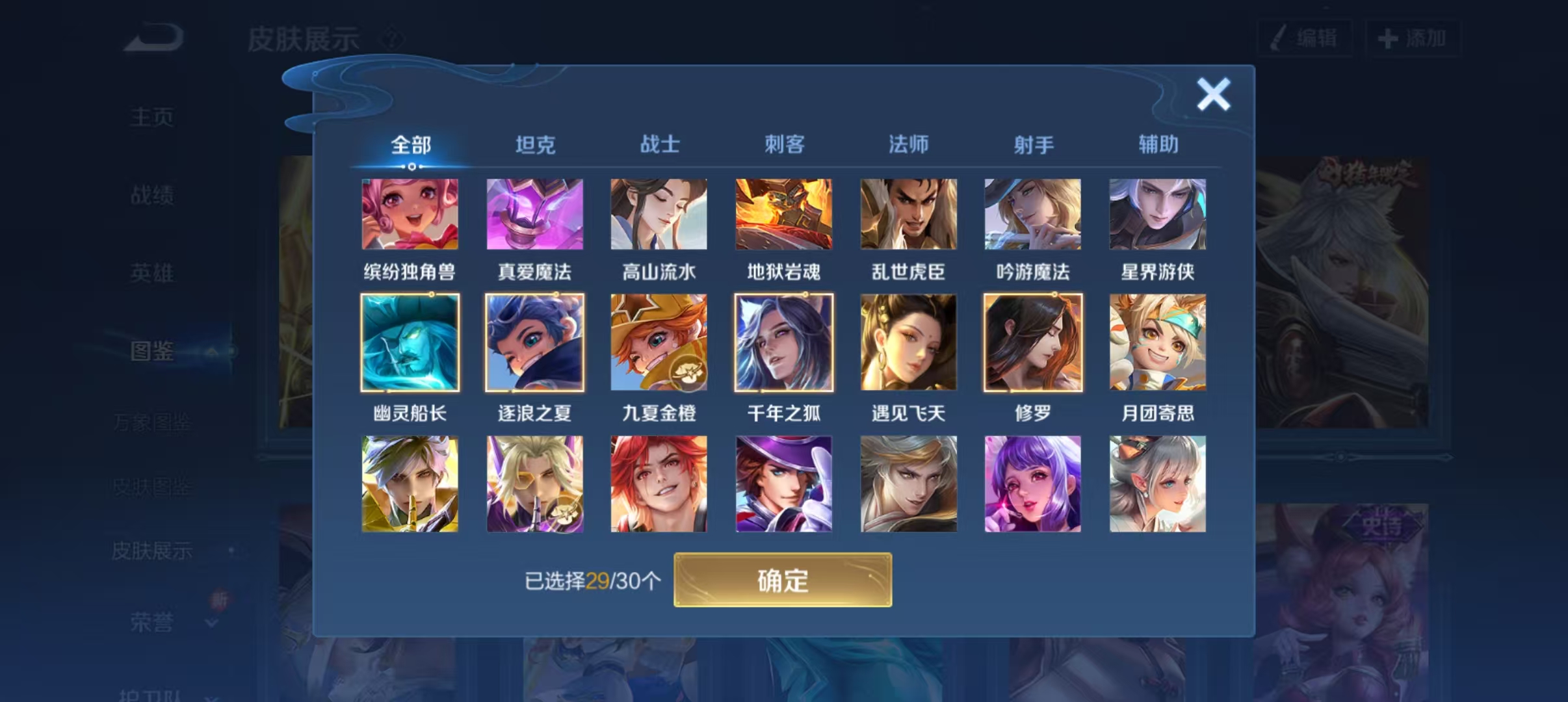Select the 高山流水 skin thumbnail
This screenshot has height=702, width=1568.
pyautogui.click(x=659, y=214)
